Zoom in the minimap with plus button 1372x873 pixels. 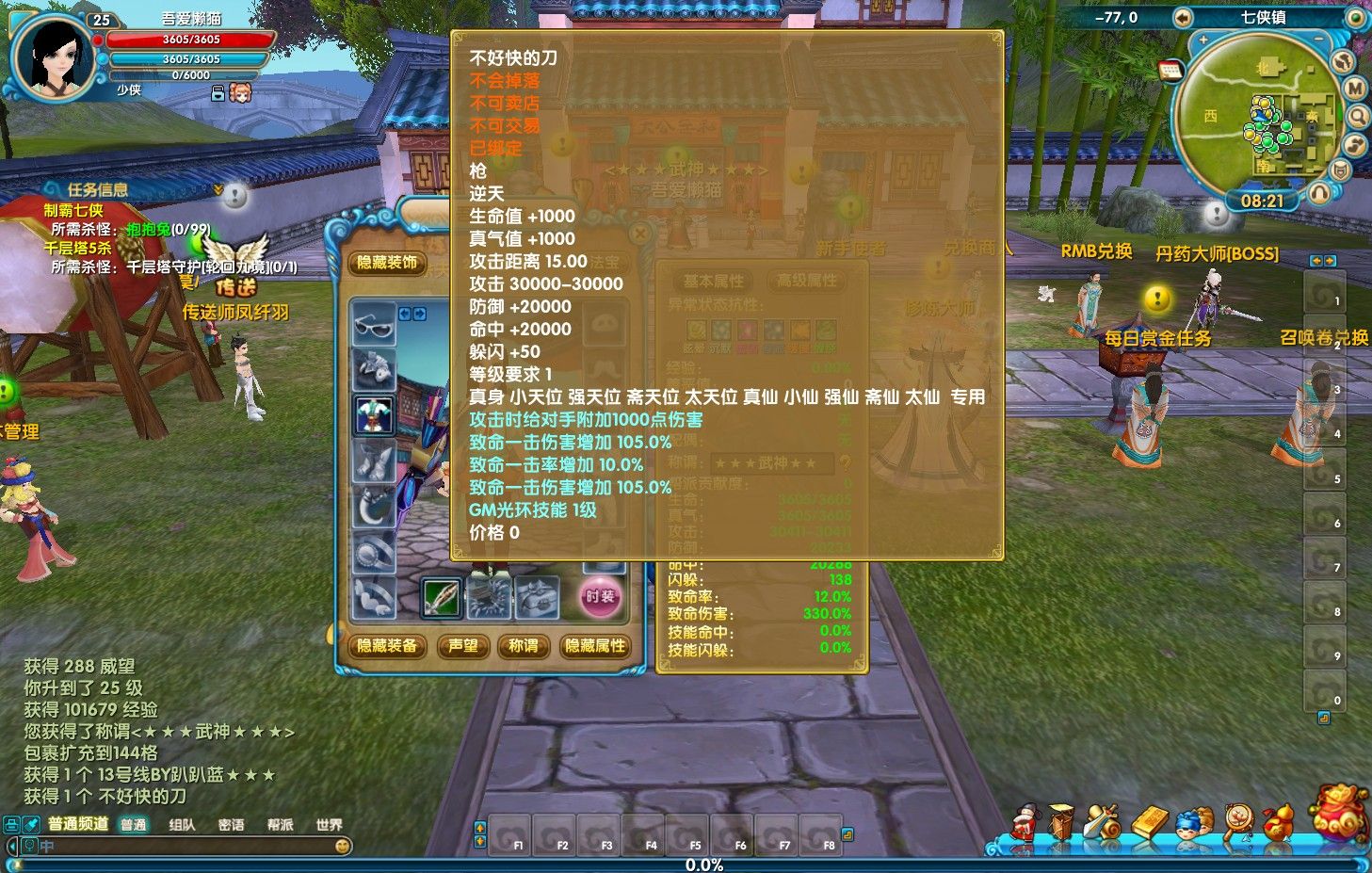tap(1203, 40)
